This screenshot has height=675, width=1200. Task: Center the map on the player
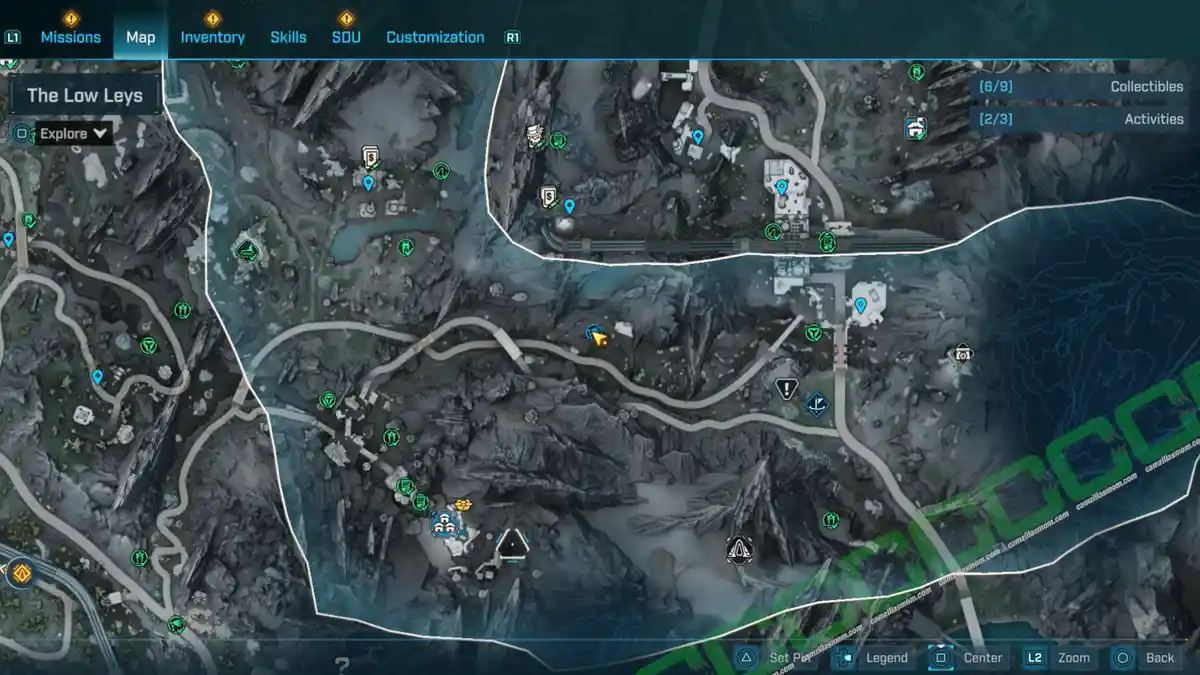(x=968, y=657)
